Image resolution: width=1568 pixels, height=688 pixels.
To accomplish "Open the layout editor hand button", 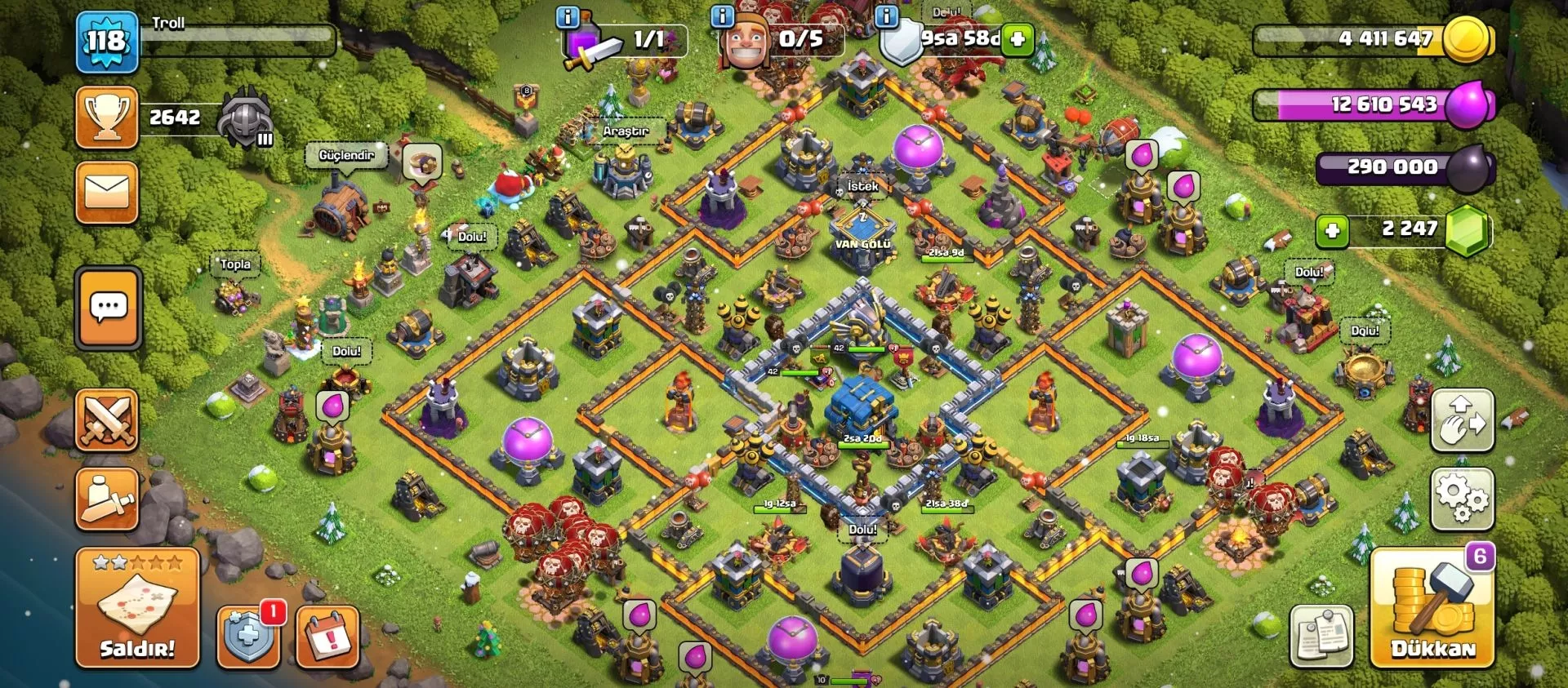I will [1463, 420].
